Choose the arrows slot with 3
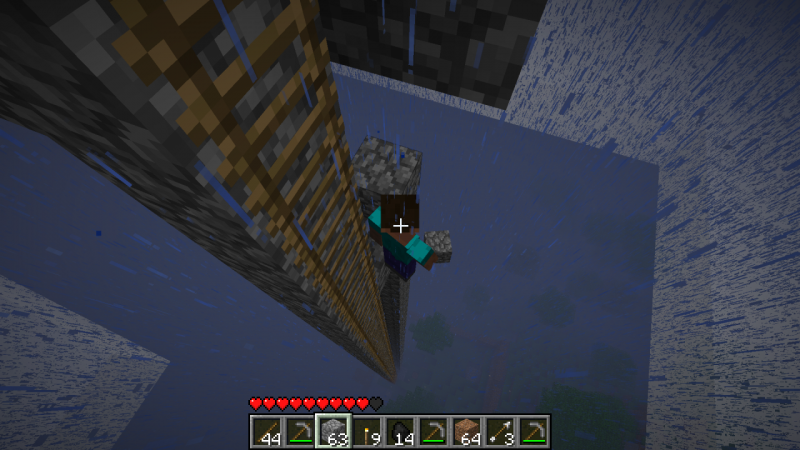This screenshot has width=800, height=450. [x=501, y=431]
